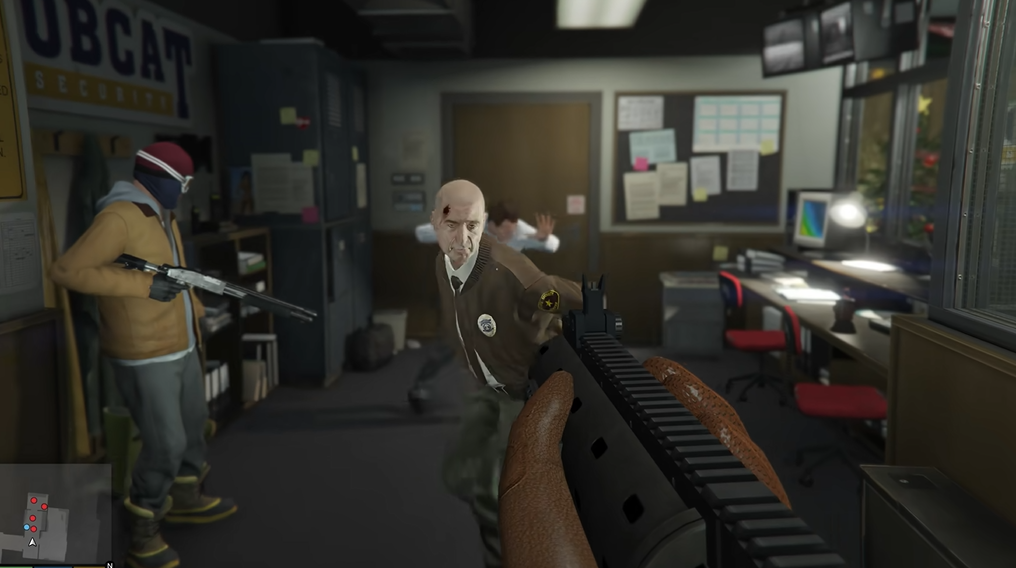Click the north N compass marker
The image size is (1016, 568).
(109, 564)
